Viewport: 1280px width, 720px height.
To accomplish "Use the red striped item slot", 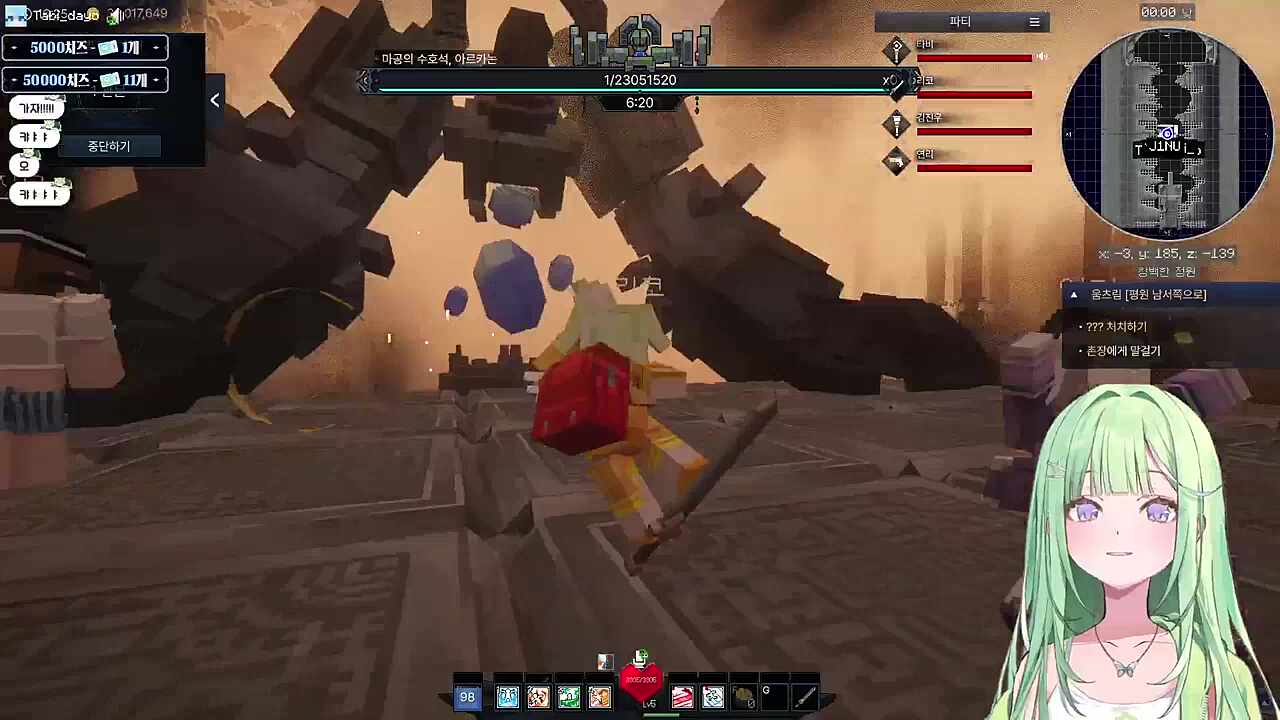I will (x=682, y=697).
